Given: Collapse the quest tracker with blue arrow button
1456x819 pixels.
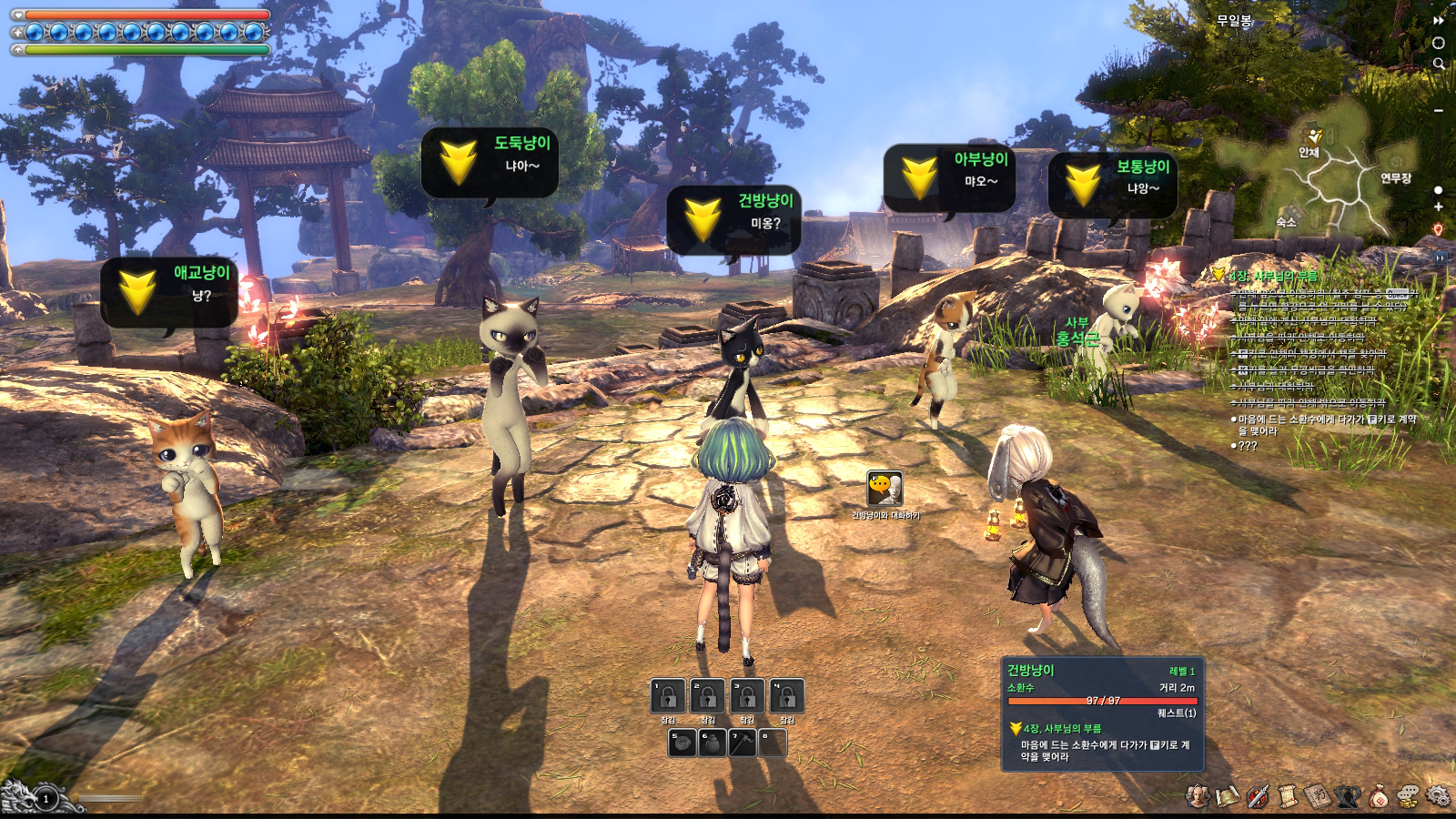Looking at the screenshot, I should coord(1441,258).
